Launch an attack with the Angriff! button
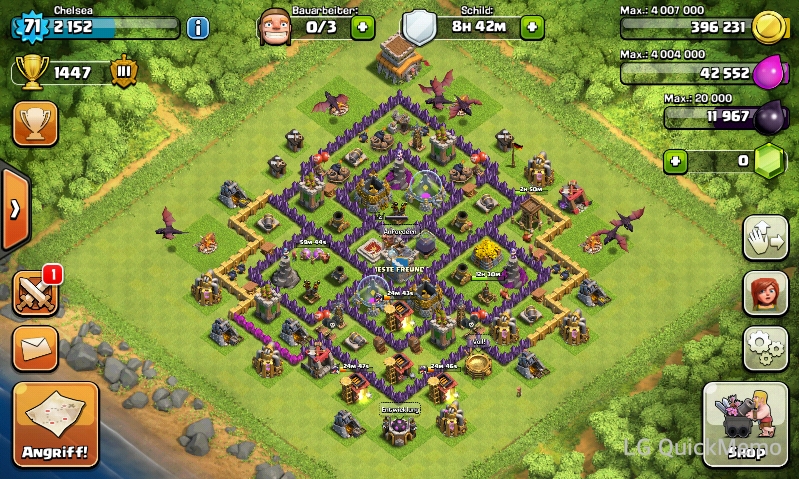The width and height of the screenshot is (799, 479). 56,423
